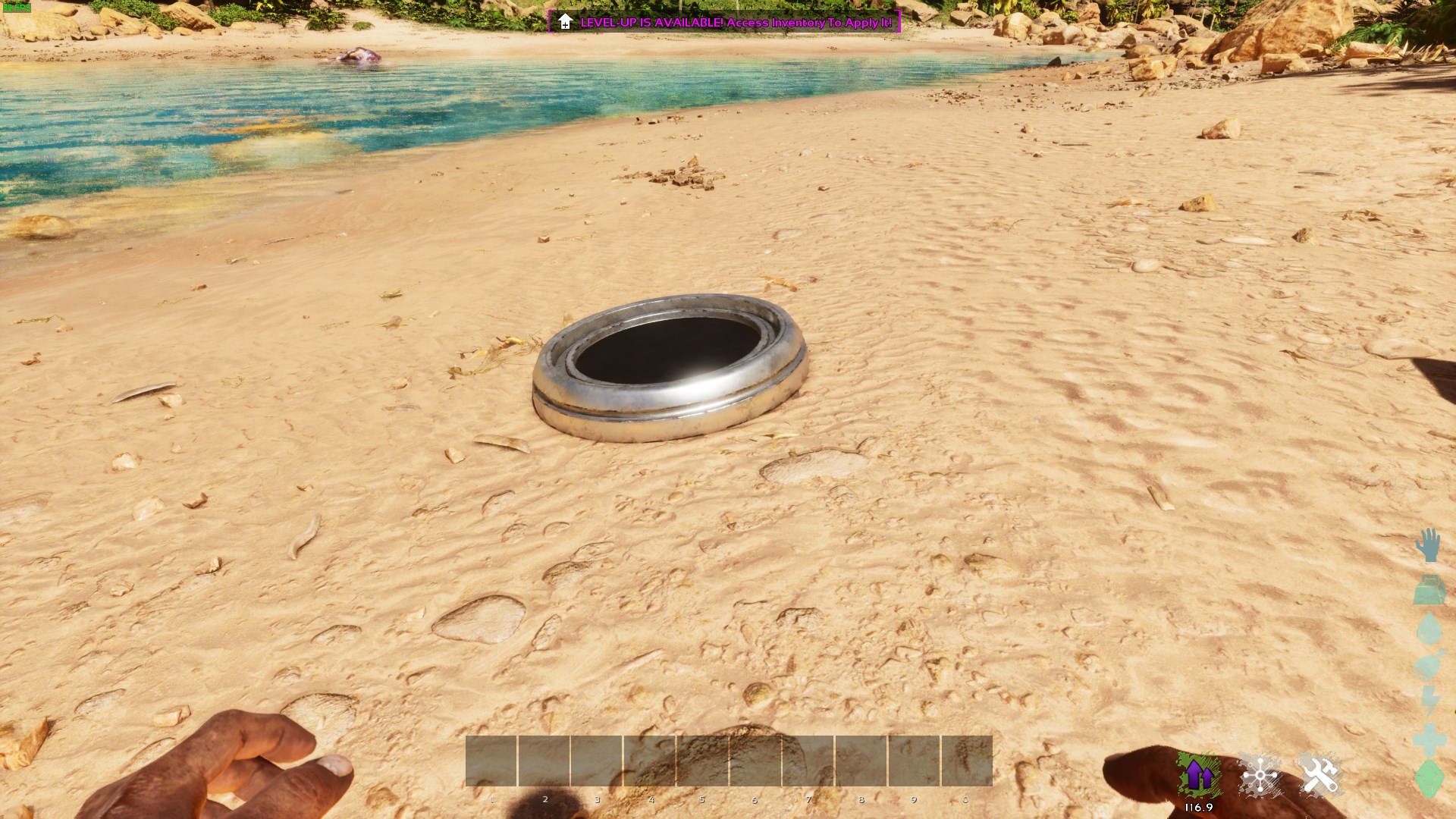The image size is (1456, 819).
Task: Select the water droplet stat icon
Action: [1429, 629]
